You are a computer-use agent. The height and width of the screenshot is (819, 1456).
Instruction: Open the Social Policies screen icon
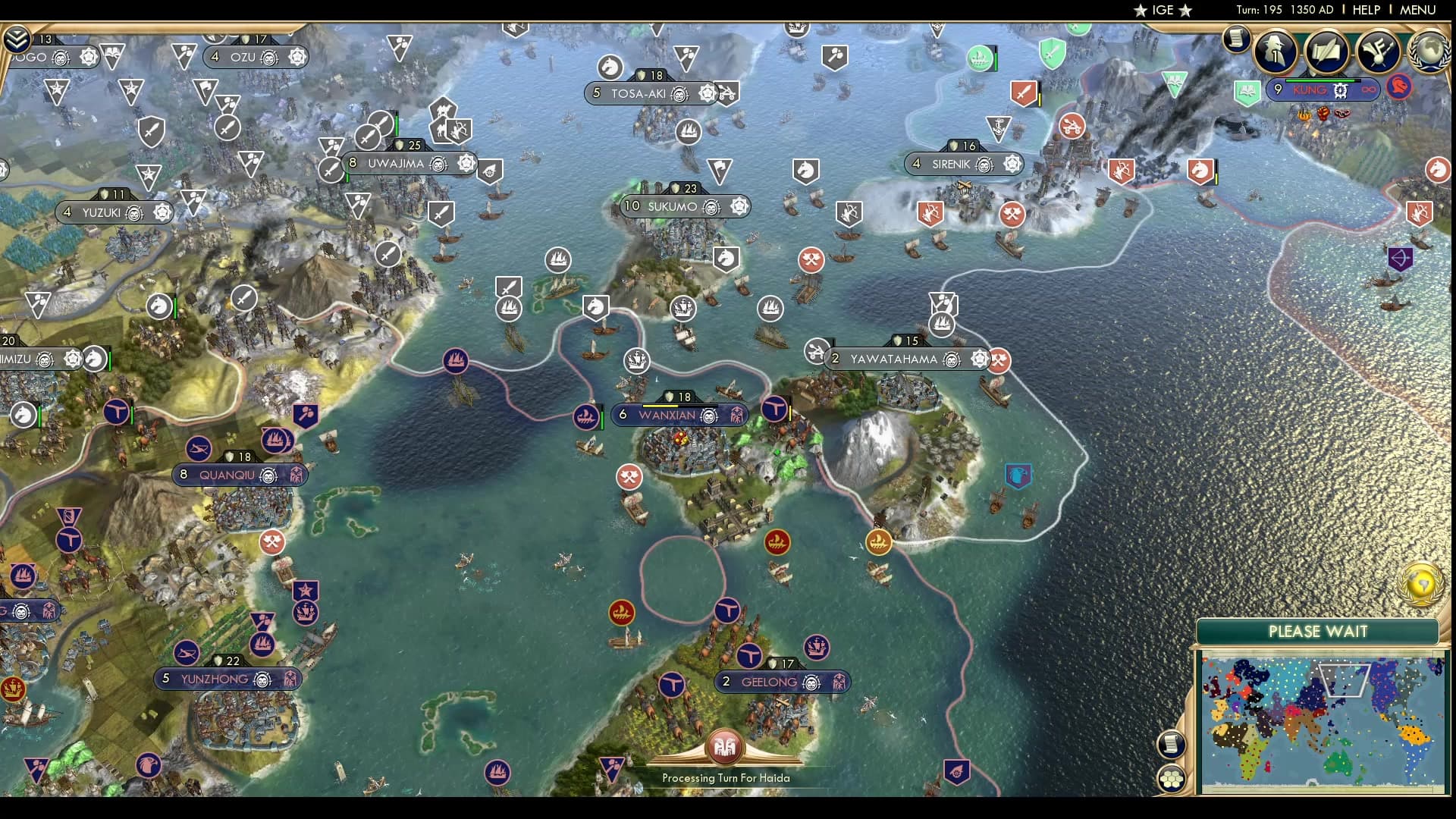(x=1326, y=52)
